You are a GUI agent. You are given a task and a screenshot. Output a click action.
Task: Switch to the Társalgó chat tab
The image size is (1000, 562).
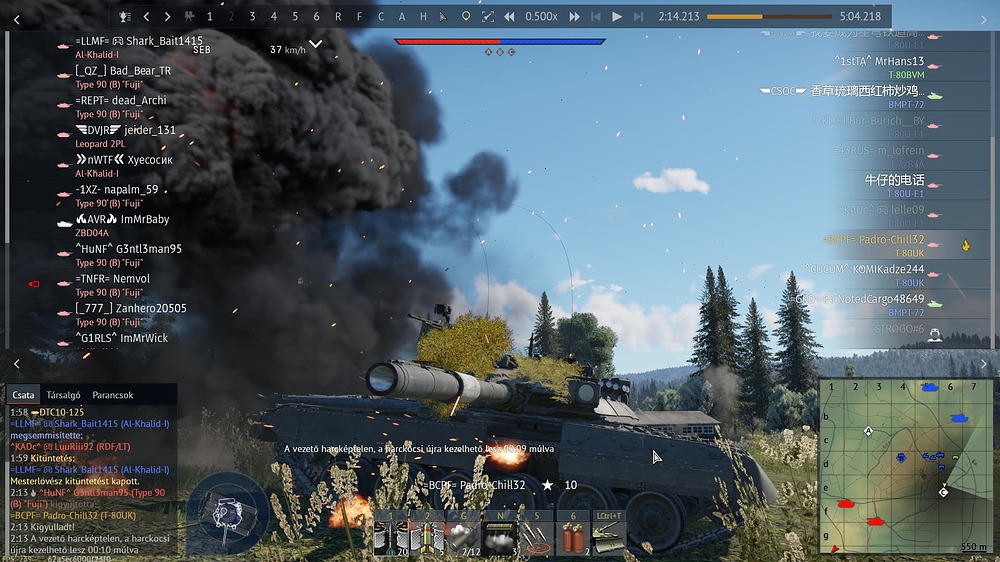pyautogui.click(x=63, y=395)
